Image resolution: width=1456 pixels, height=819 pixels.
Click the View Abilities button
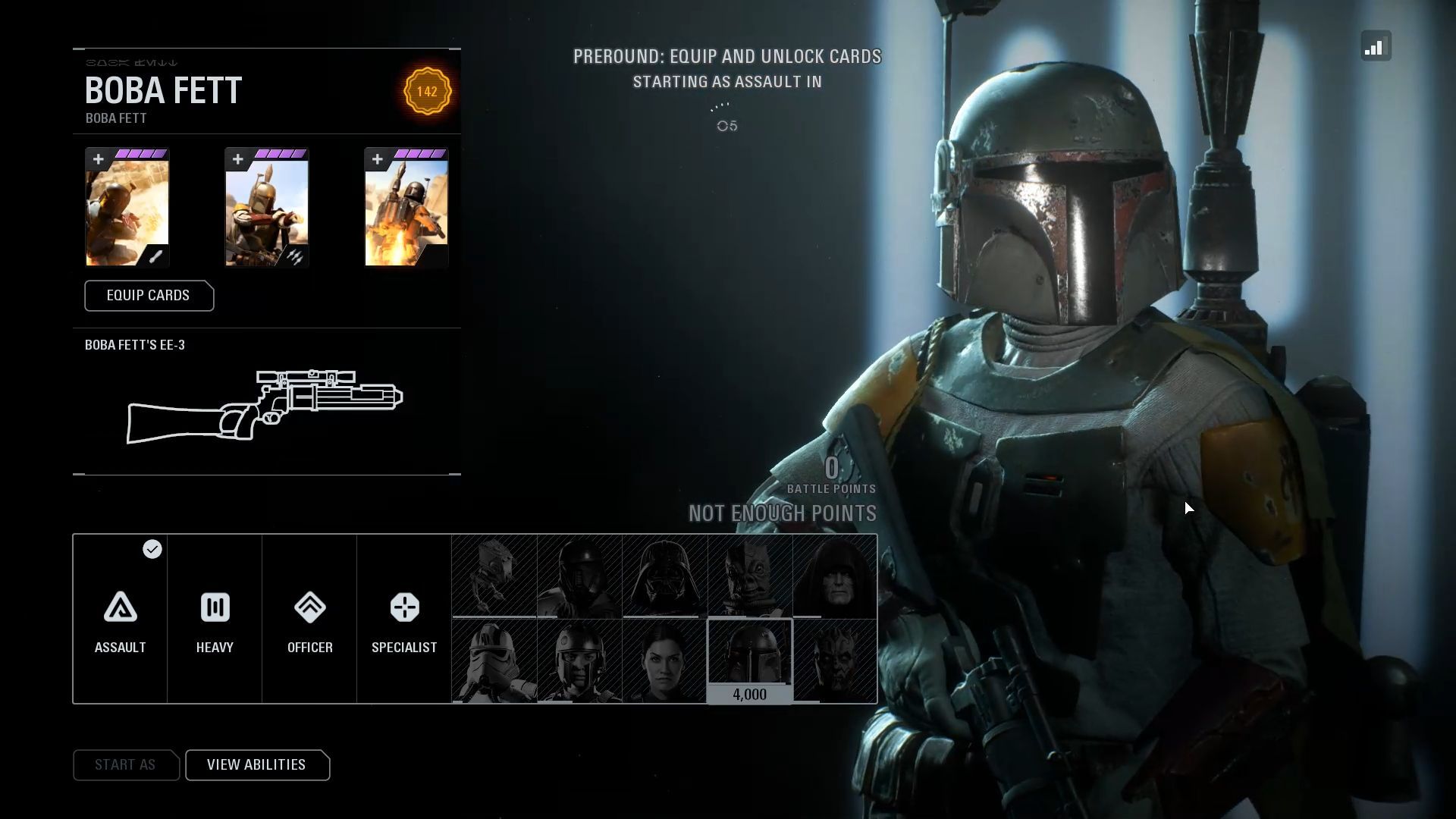[x=256, y=765]
